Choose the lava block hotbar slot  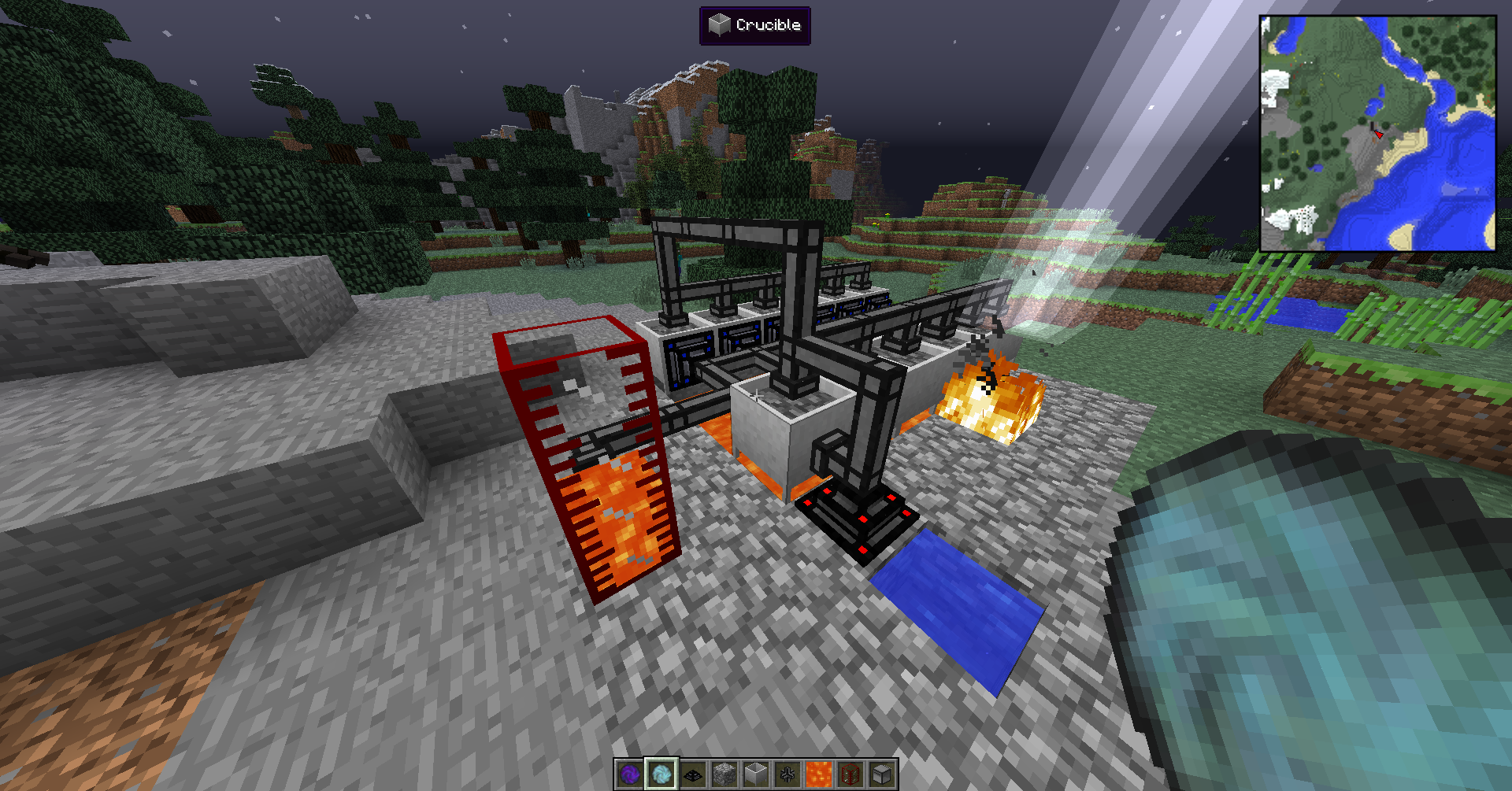pyautogui.click(x=818, y=774)
